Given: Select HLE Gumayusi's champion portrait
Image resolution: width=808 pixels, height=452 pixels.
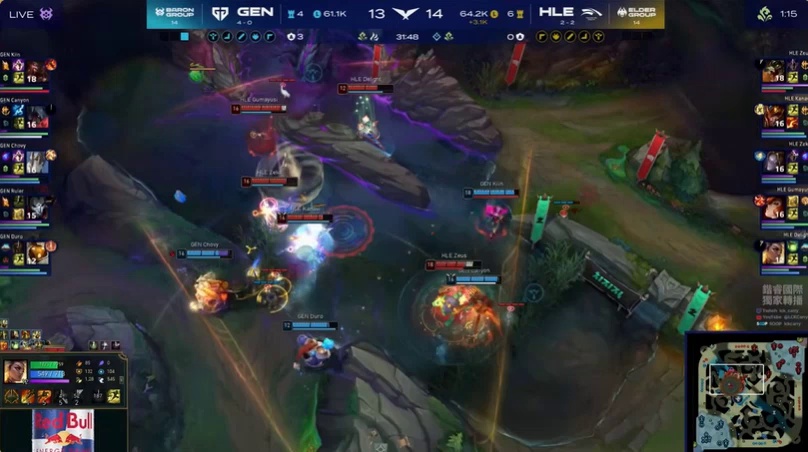Looking at the screenshot, I should point(773,206).
